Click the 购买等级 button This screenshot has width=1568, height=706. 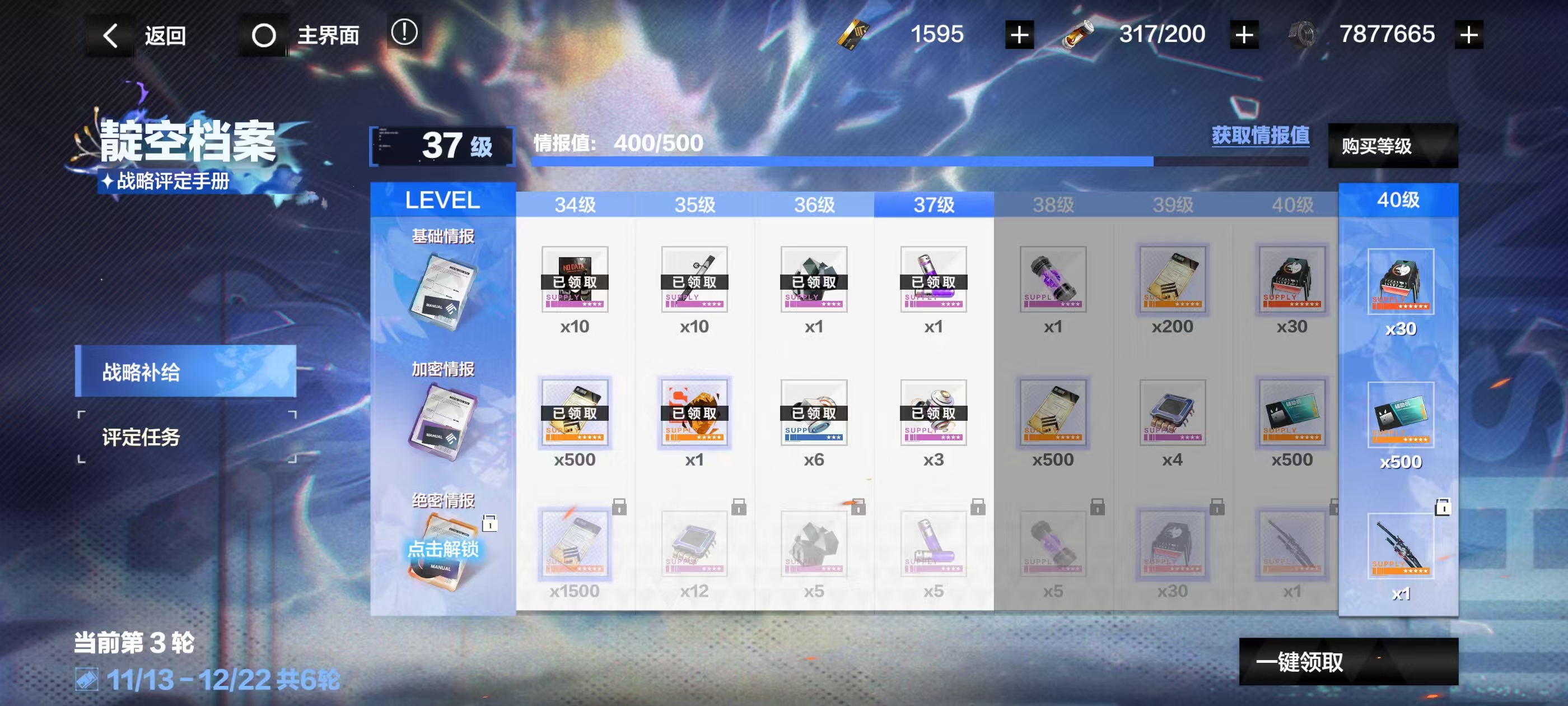point(1392,146)
